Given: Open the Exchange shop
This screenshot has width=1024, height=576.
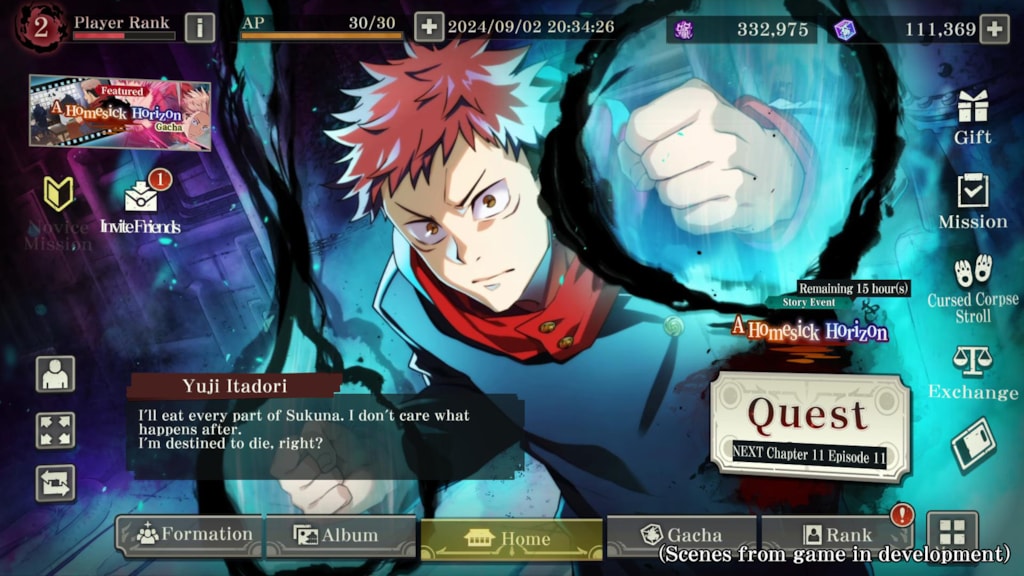Looking at the screenshot, I should click(972, 372).
